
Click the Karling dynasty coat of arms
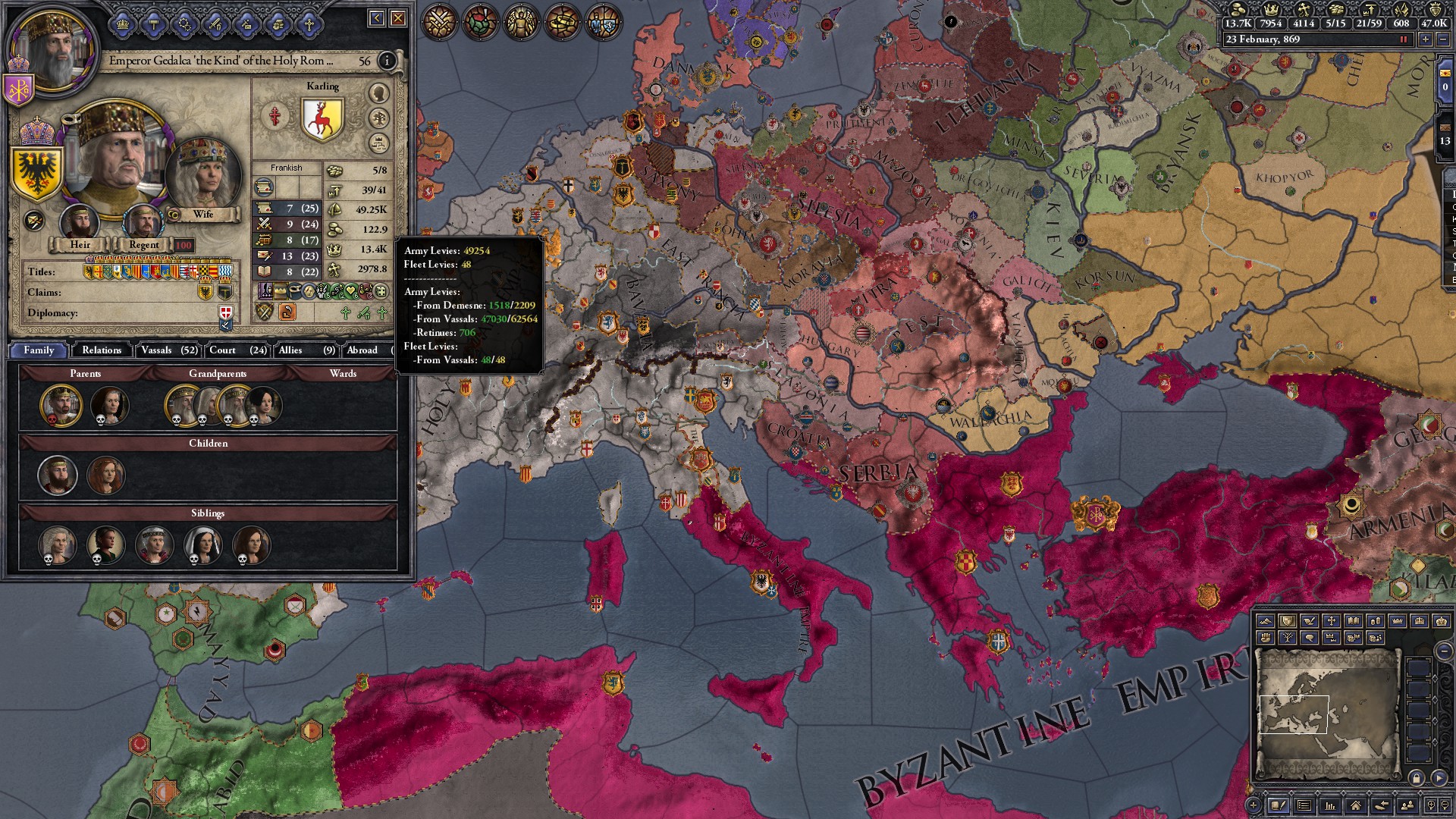322,119
